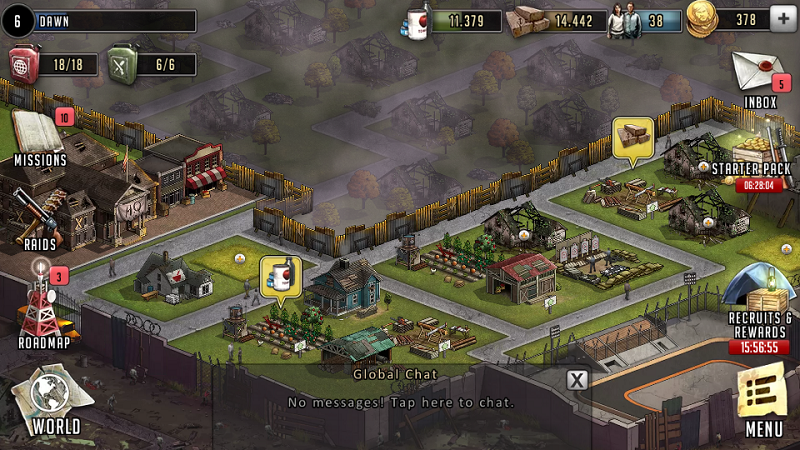Screen dimensions: 800x450
Task: Show the Roadmap radio tower
Action: coord(42,305)
